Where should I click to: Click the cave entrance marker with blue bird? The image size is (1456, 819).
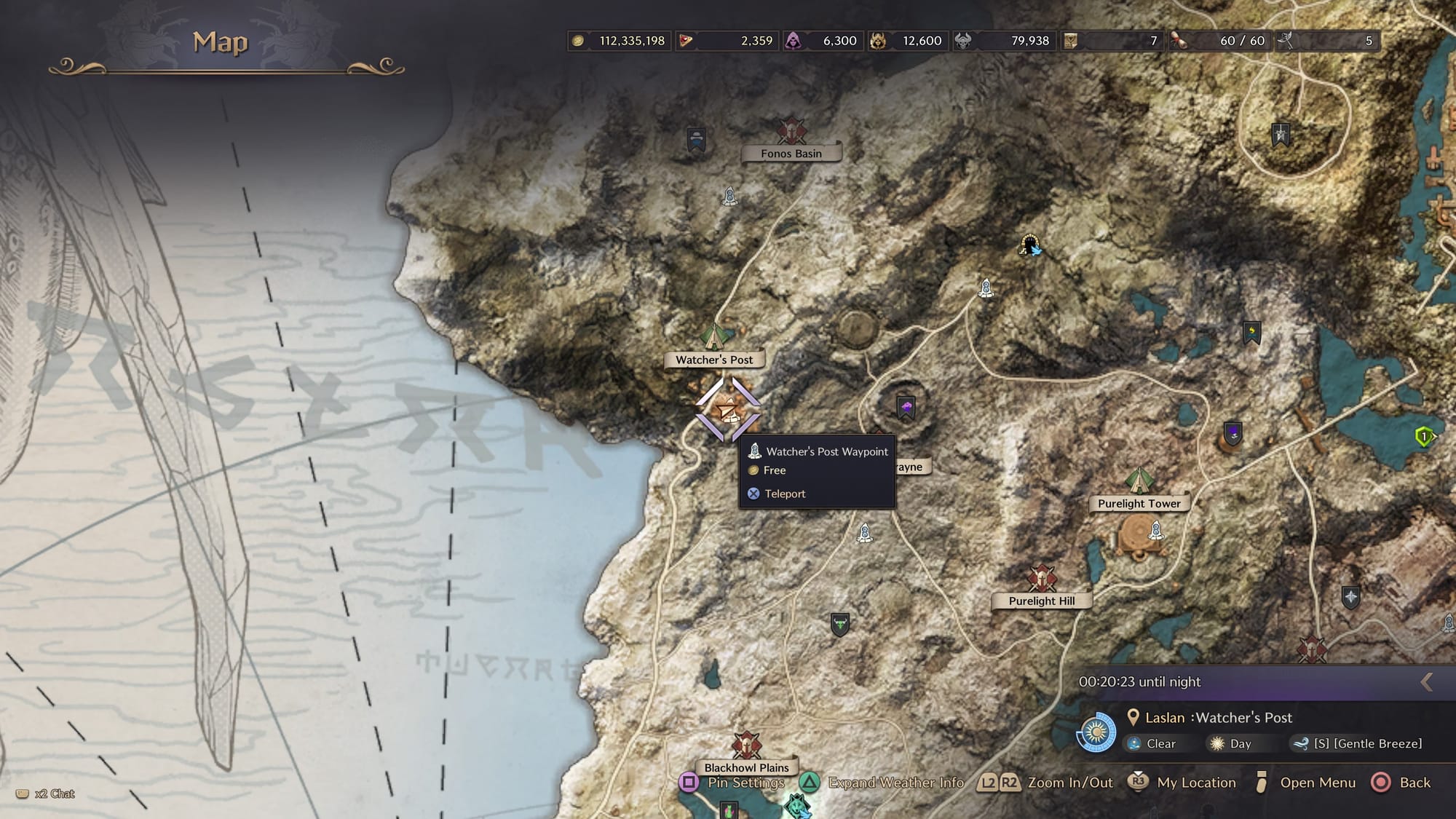coord(1029,245)
